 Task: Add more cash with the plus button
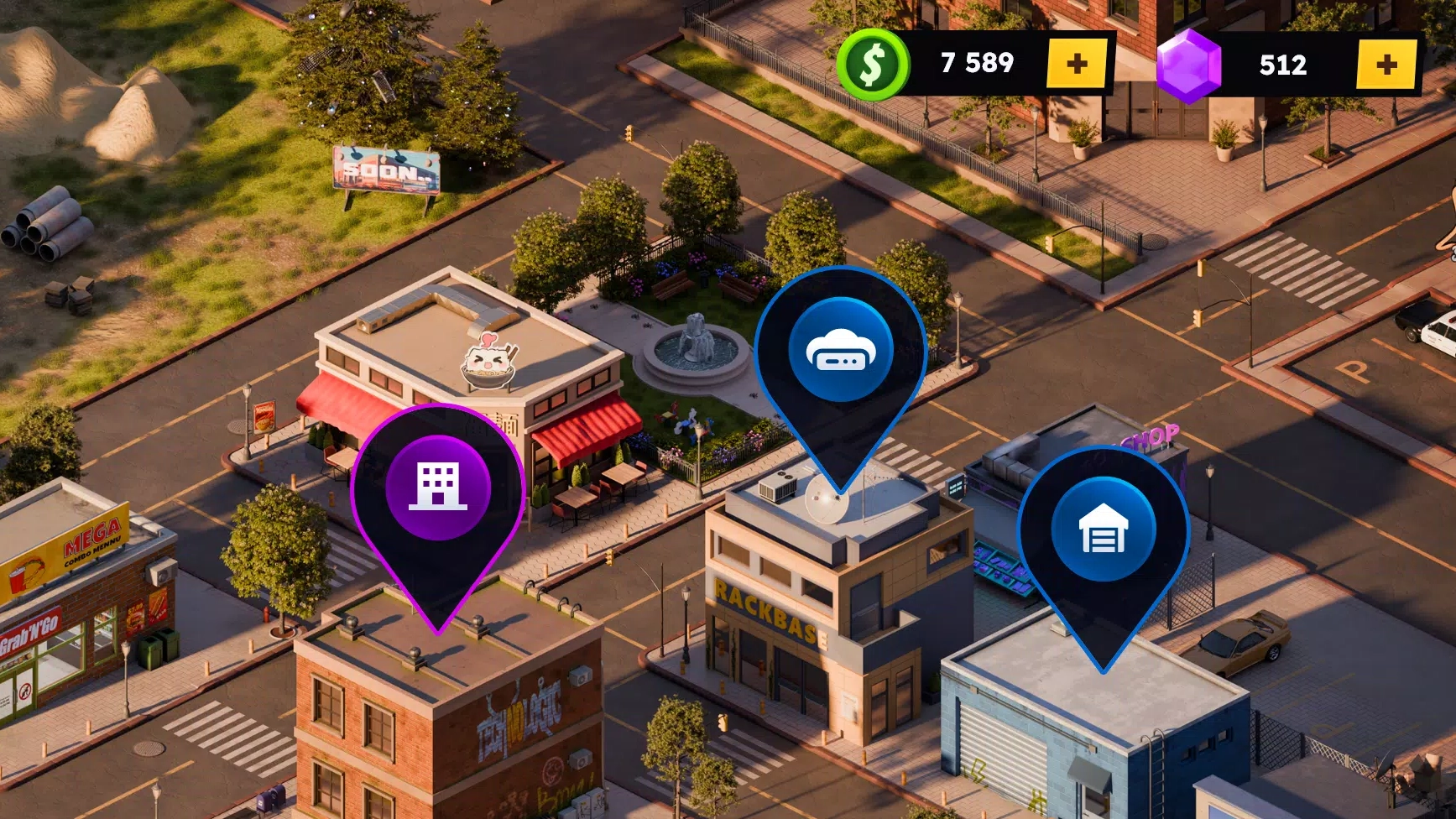(x=1077, y=64)
